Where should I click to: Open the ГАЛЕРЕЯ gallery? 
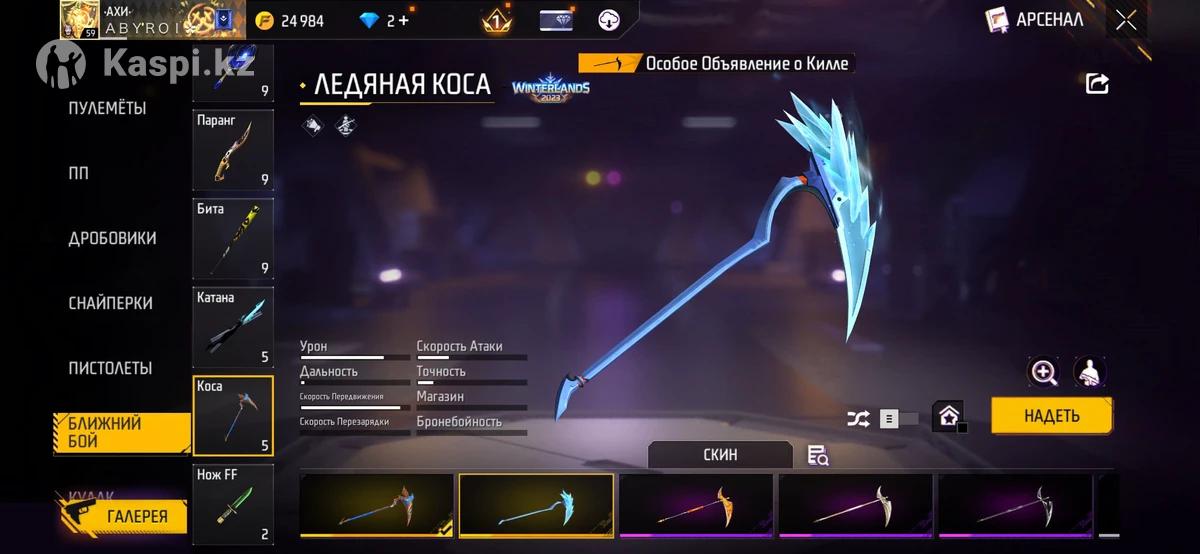[x=122, y=517]
